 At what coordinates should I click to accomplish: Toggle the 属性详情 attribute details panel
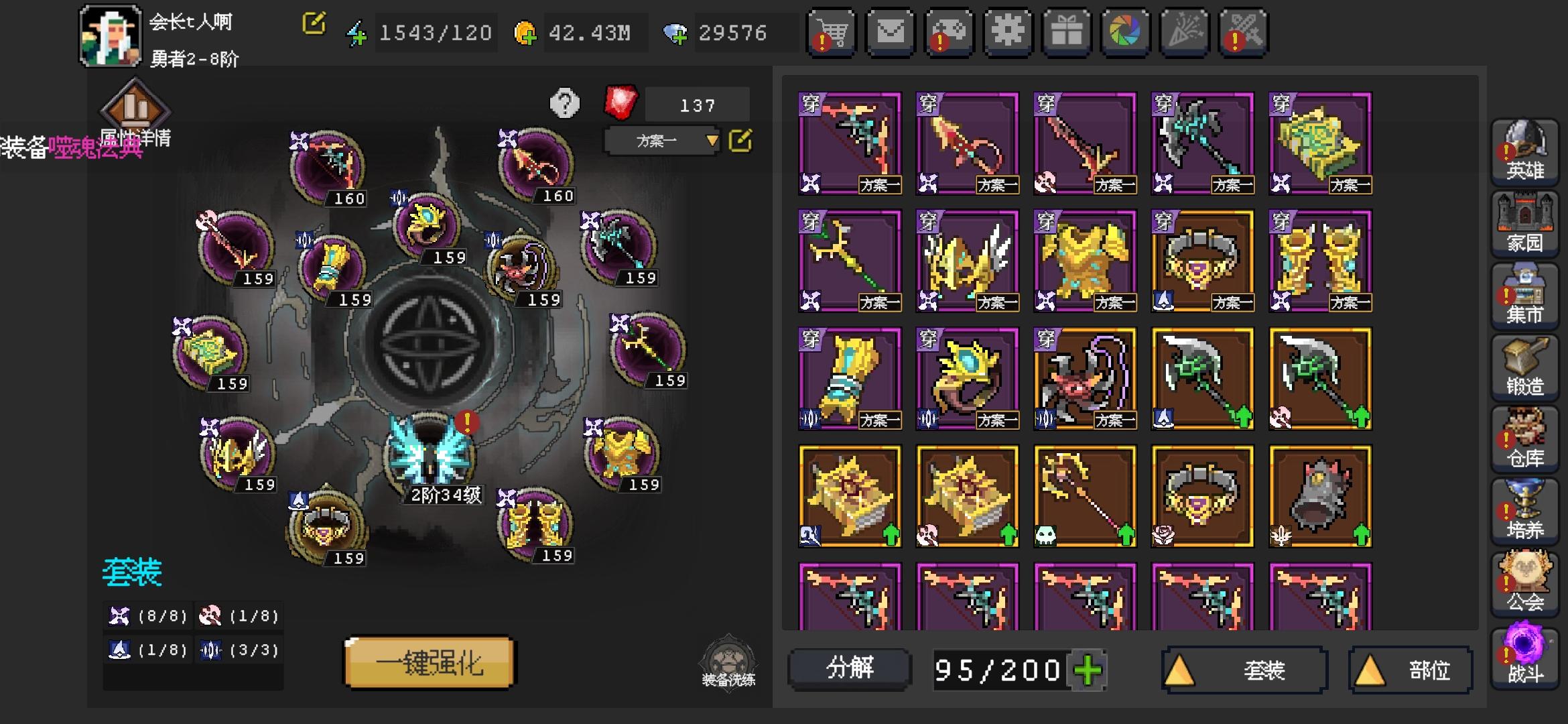coord(136,113)
